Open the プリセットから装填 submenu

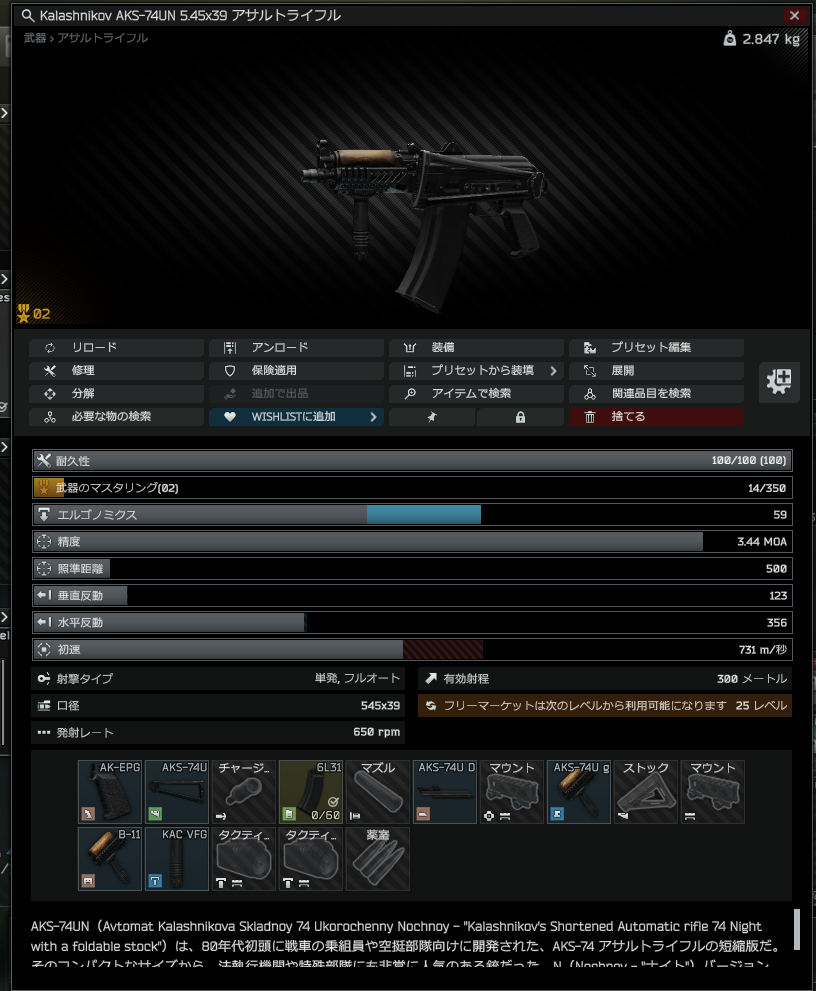pyautogui.click(x=476, y=371)
